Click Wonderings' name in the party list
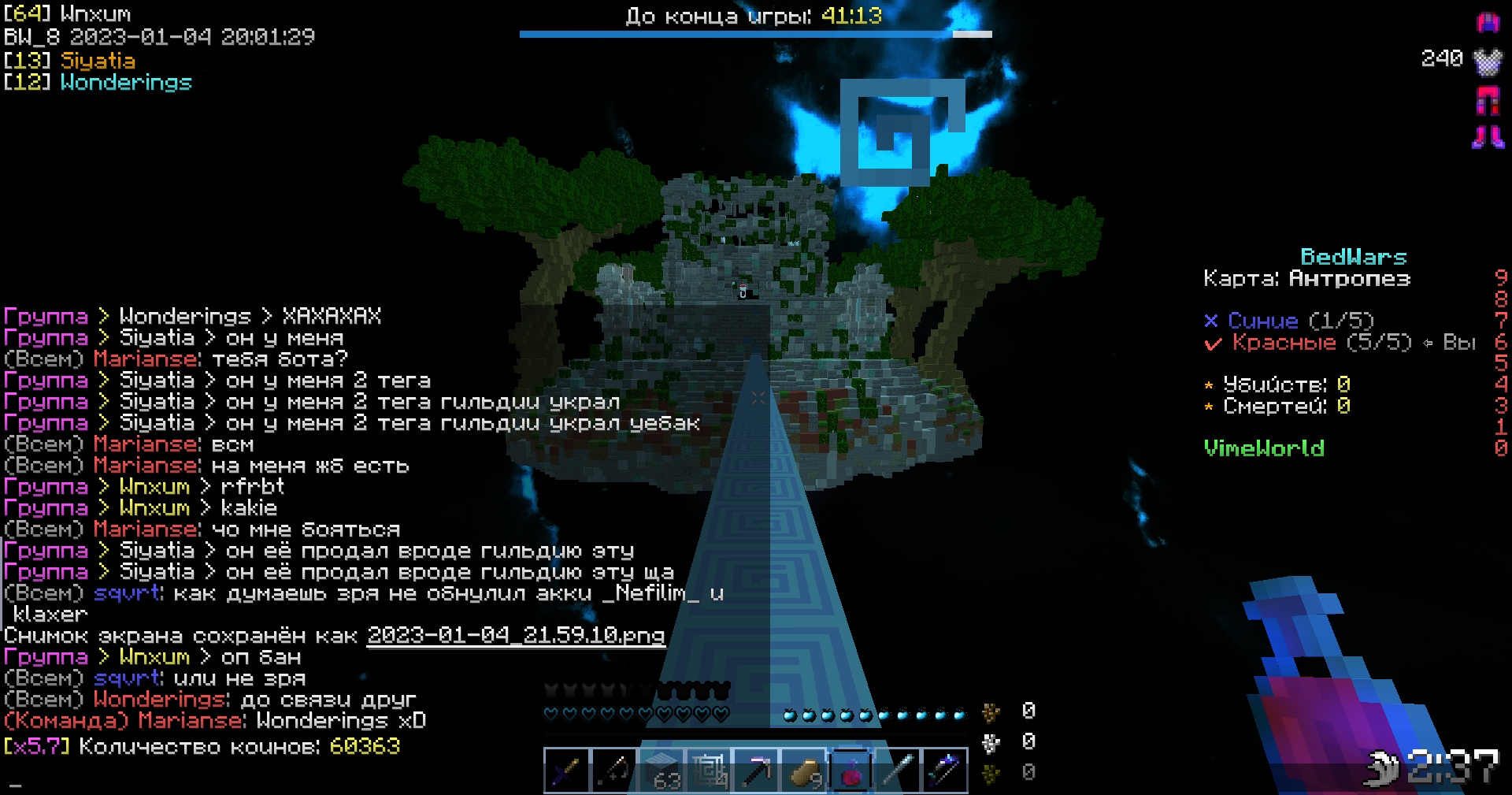Viewport: 1512px width, 795px height. pyautogui.click(x=126, y=82)
